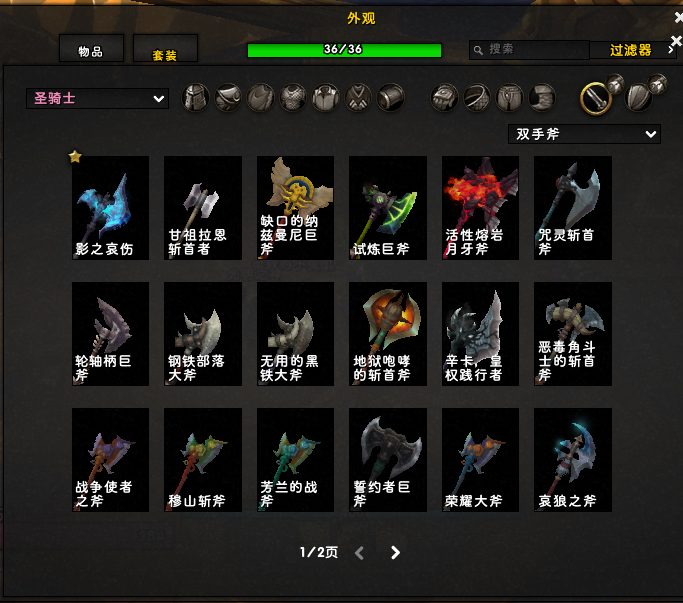Select the 钢铁部落大斧 appearance
Screen dimensions: 683x603
pyautogui.click(x=203, y=333)
